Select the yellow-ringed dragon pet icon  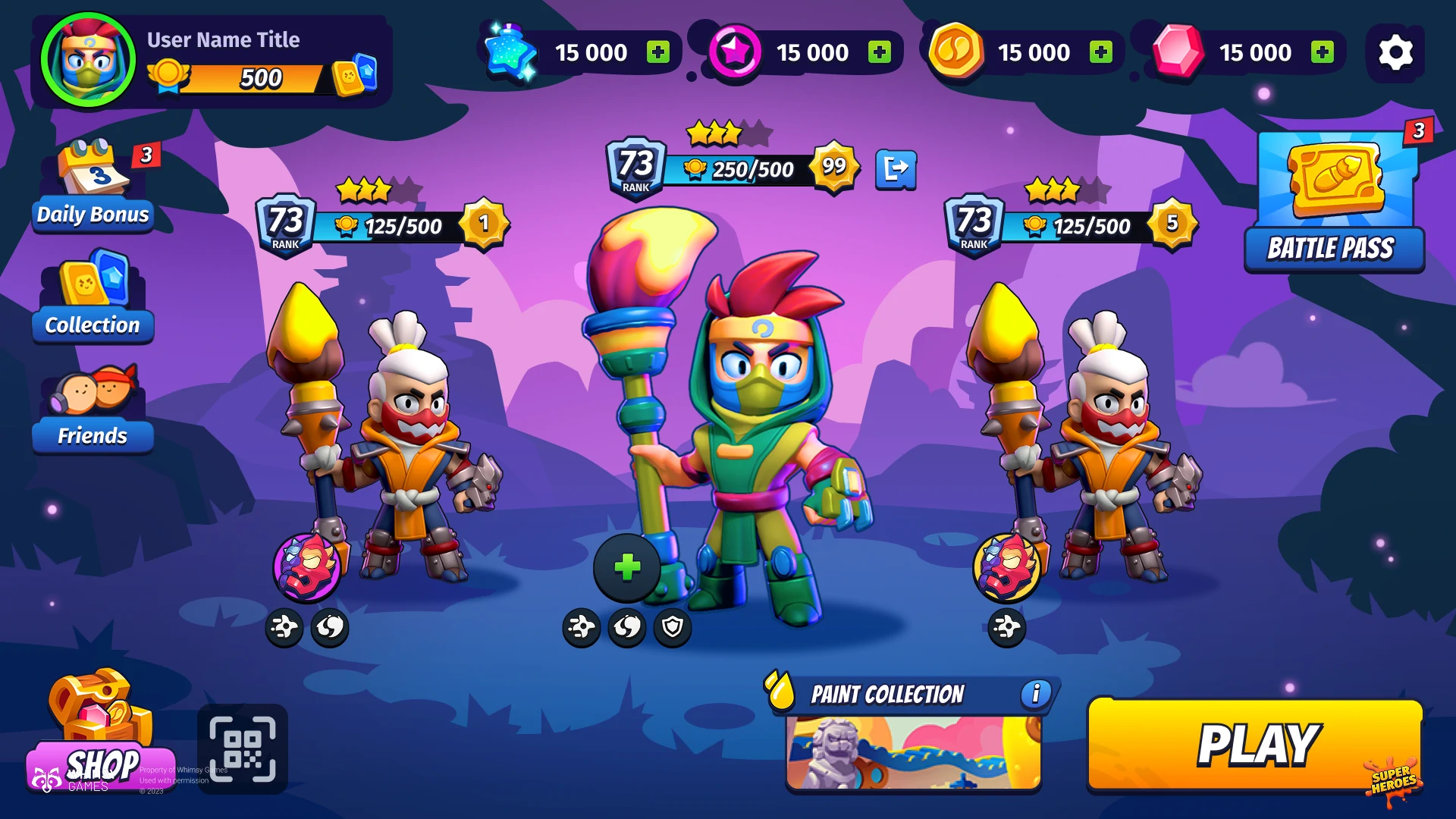click(x=1007, y=567)
